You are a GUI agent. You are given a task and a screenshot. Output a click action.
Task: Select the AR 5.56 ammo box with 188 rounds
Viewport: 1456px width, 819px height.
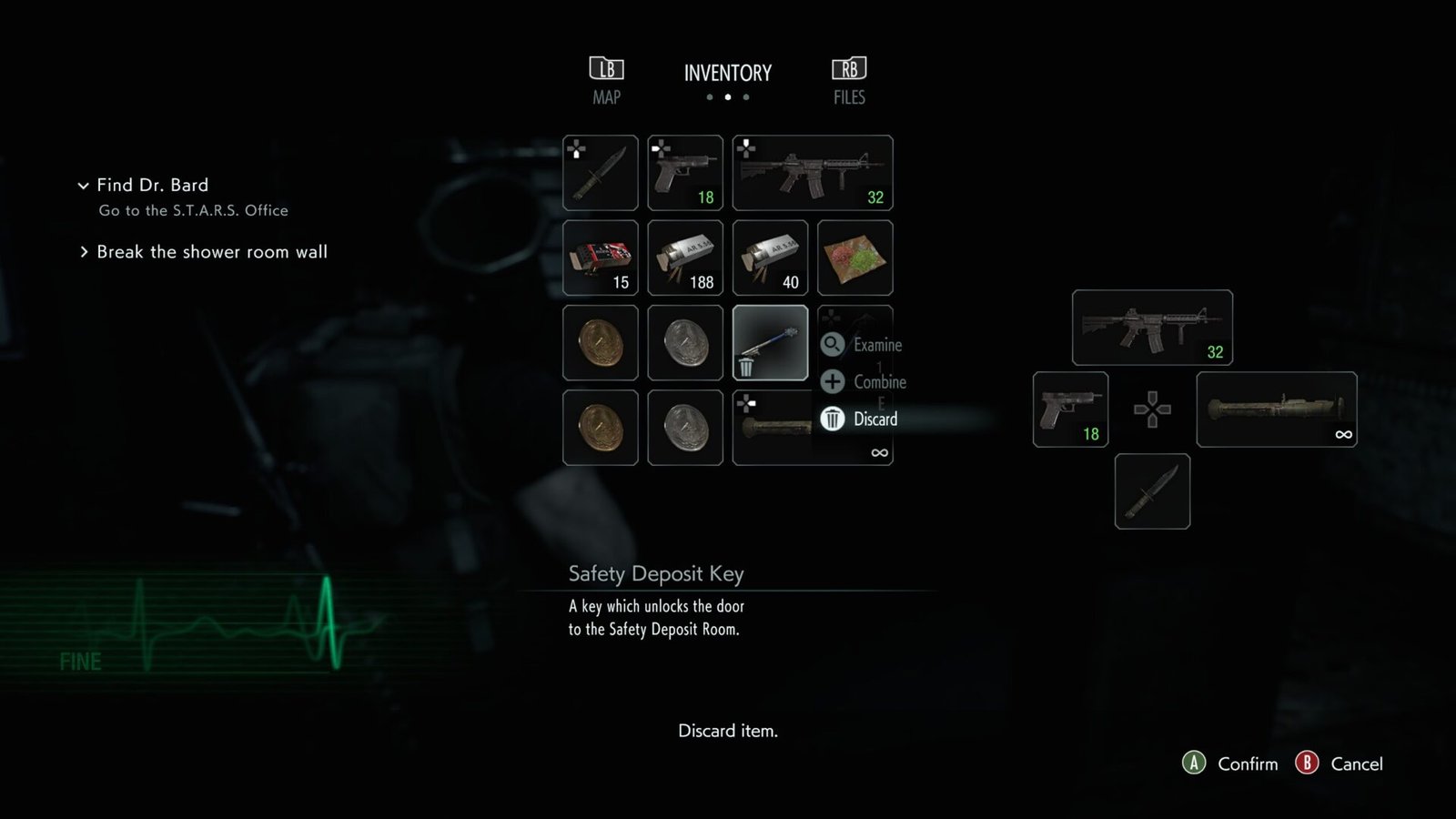(685, 258)
